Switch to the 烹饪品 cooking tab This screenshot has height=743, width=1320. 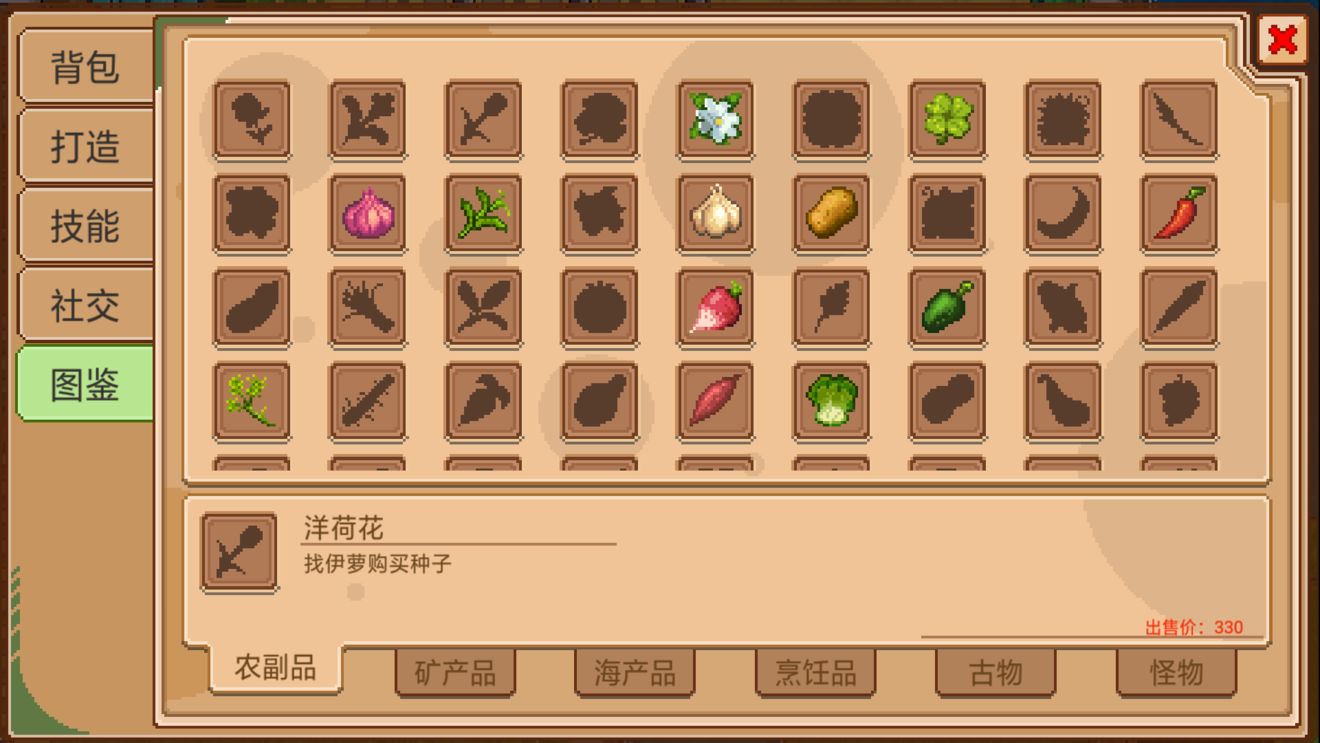click(x=815, y=674)
